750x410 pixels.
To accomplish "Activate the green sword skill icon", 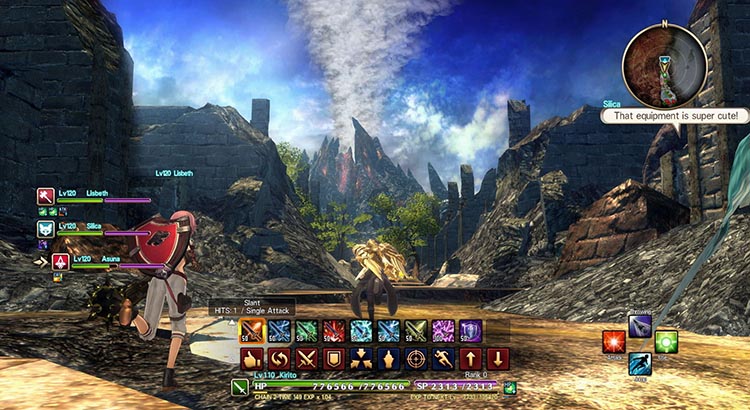I will [x=307, y=330].
